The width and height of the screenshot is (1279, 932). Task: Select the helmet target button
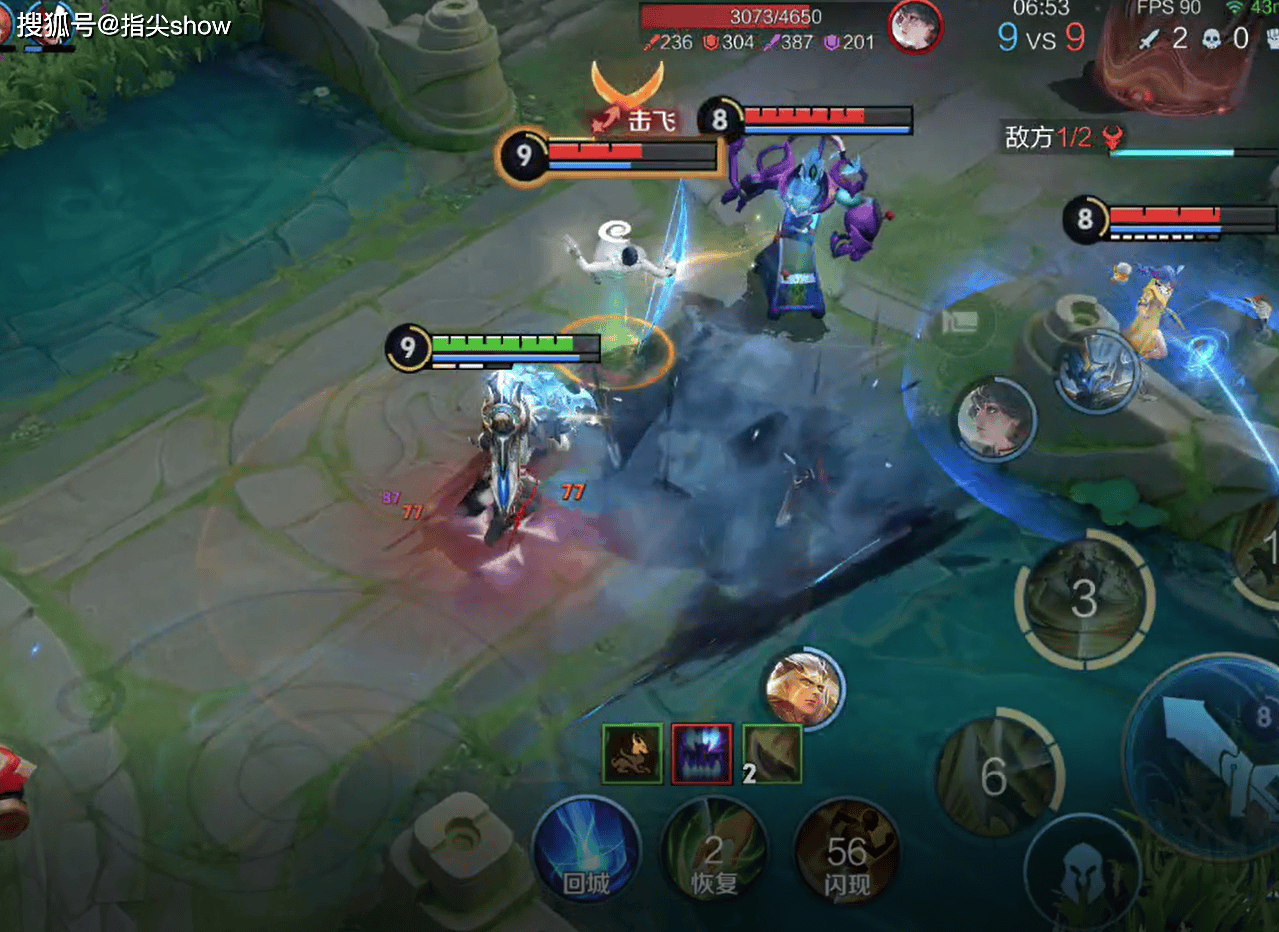(1083, 872)
